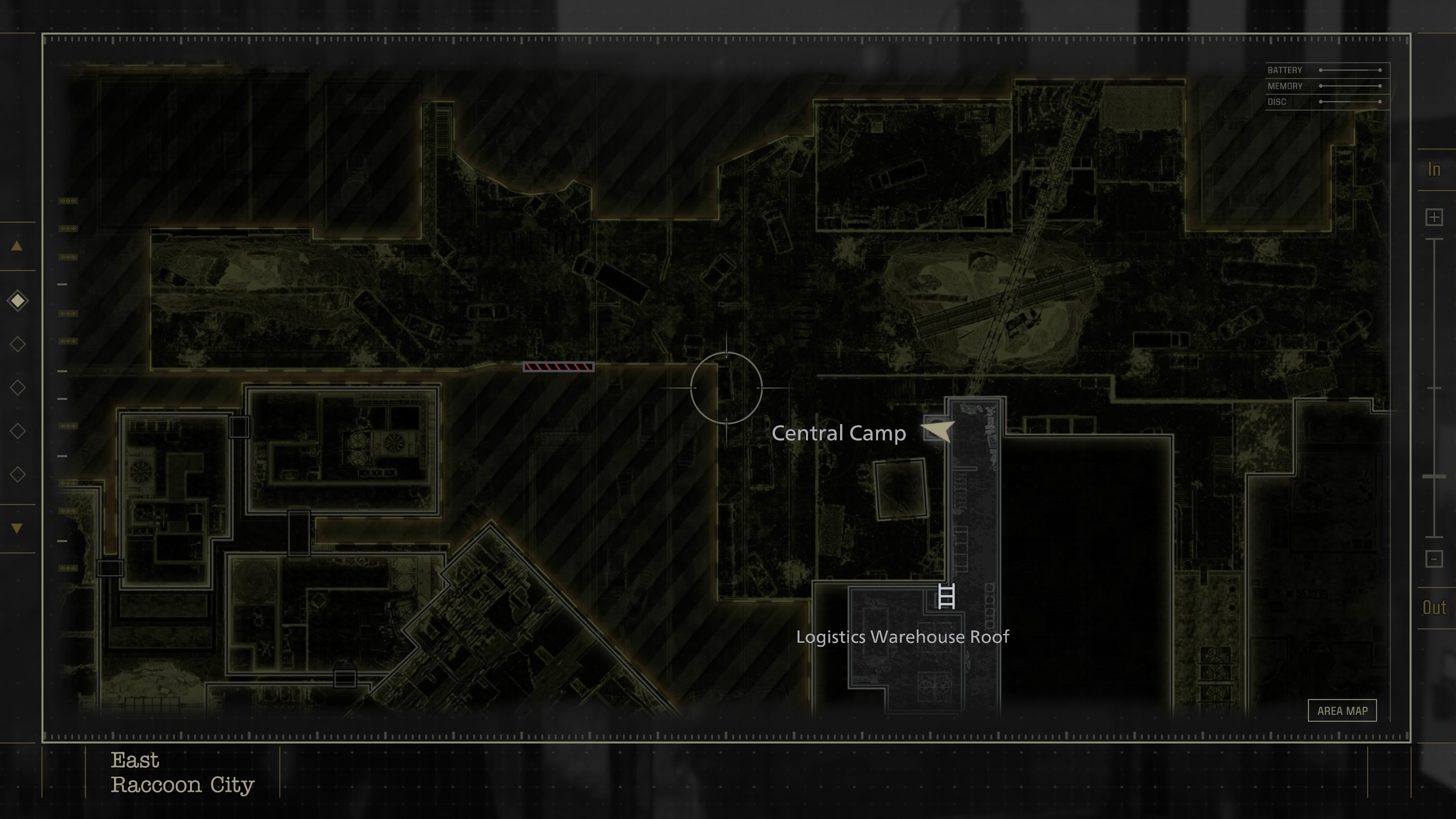This screenshot has height=819, width=1456.
Task: Select the highlighted filled diamond floor indicator
Action: 18,300
